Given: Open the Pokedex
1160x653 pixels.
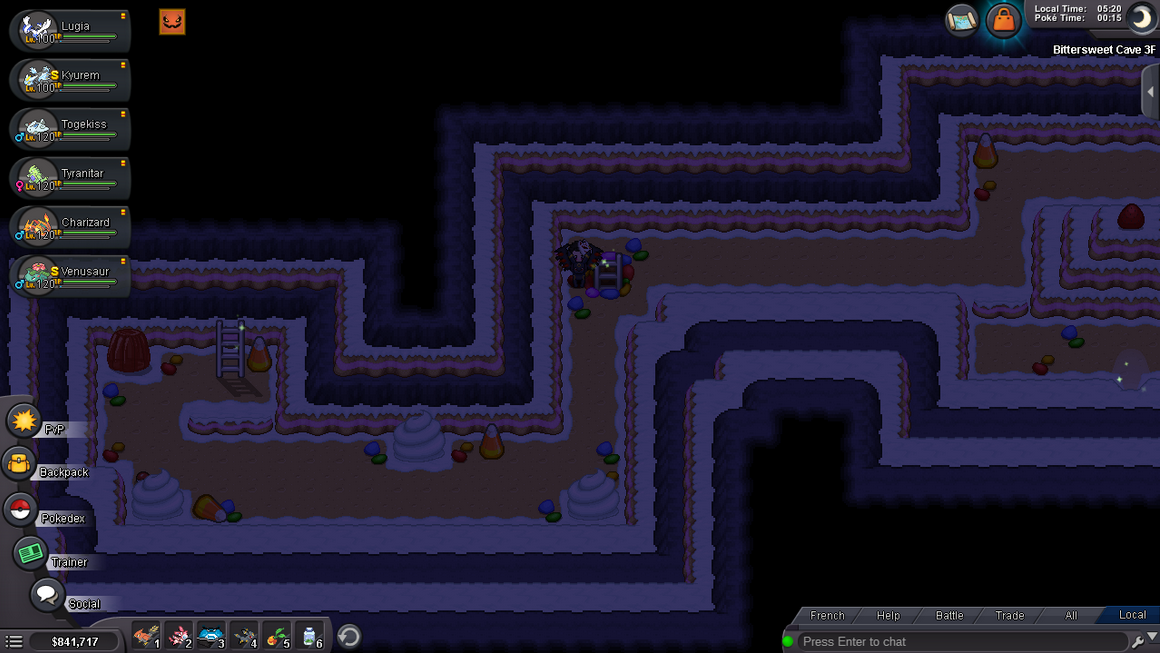Looking at the screenshot, I should pos(20,509).
